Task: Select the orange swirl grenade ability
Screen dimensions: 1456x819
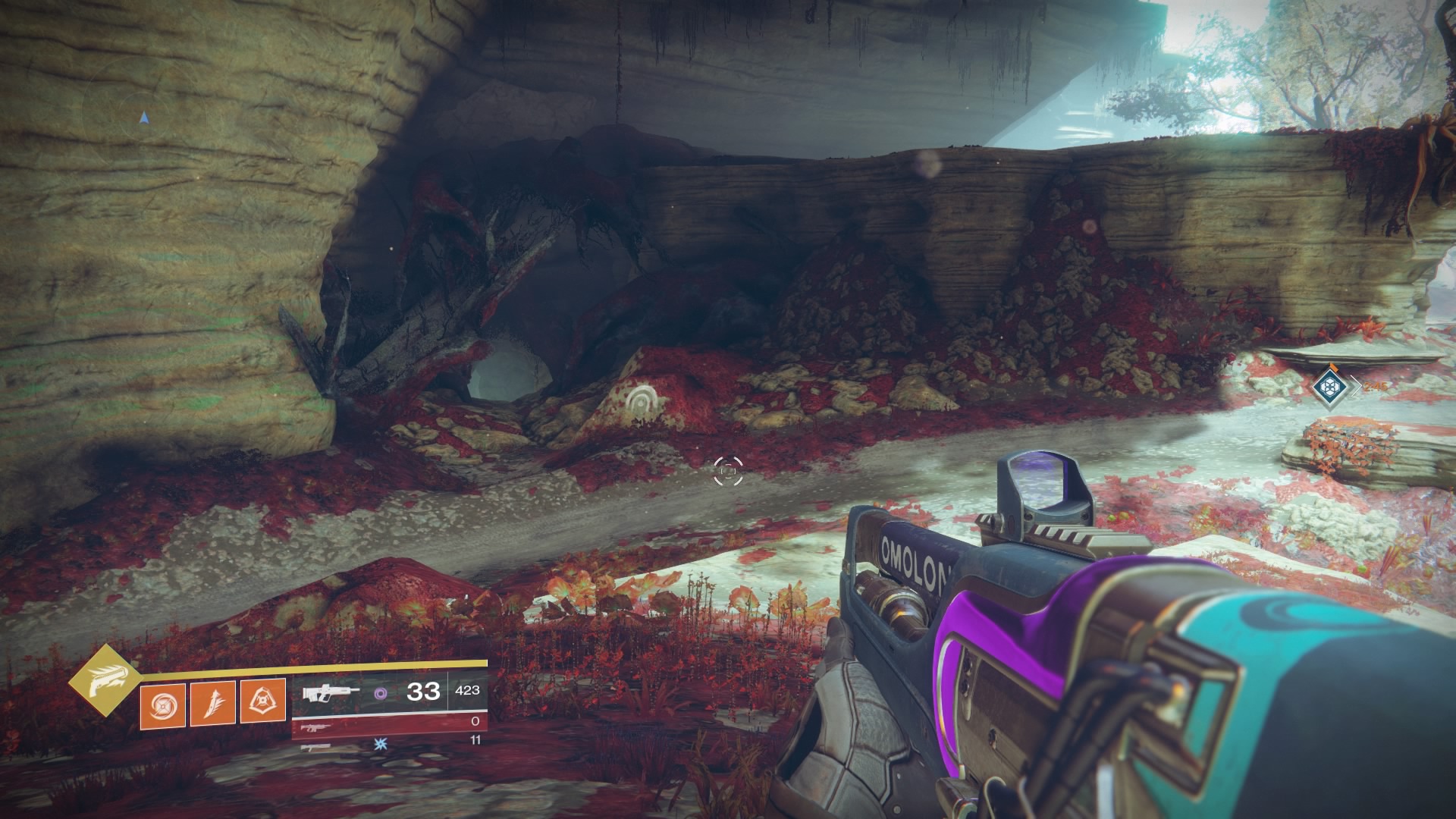Action: coord(162,702)
